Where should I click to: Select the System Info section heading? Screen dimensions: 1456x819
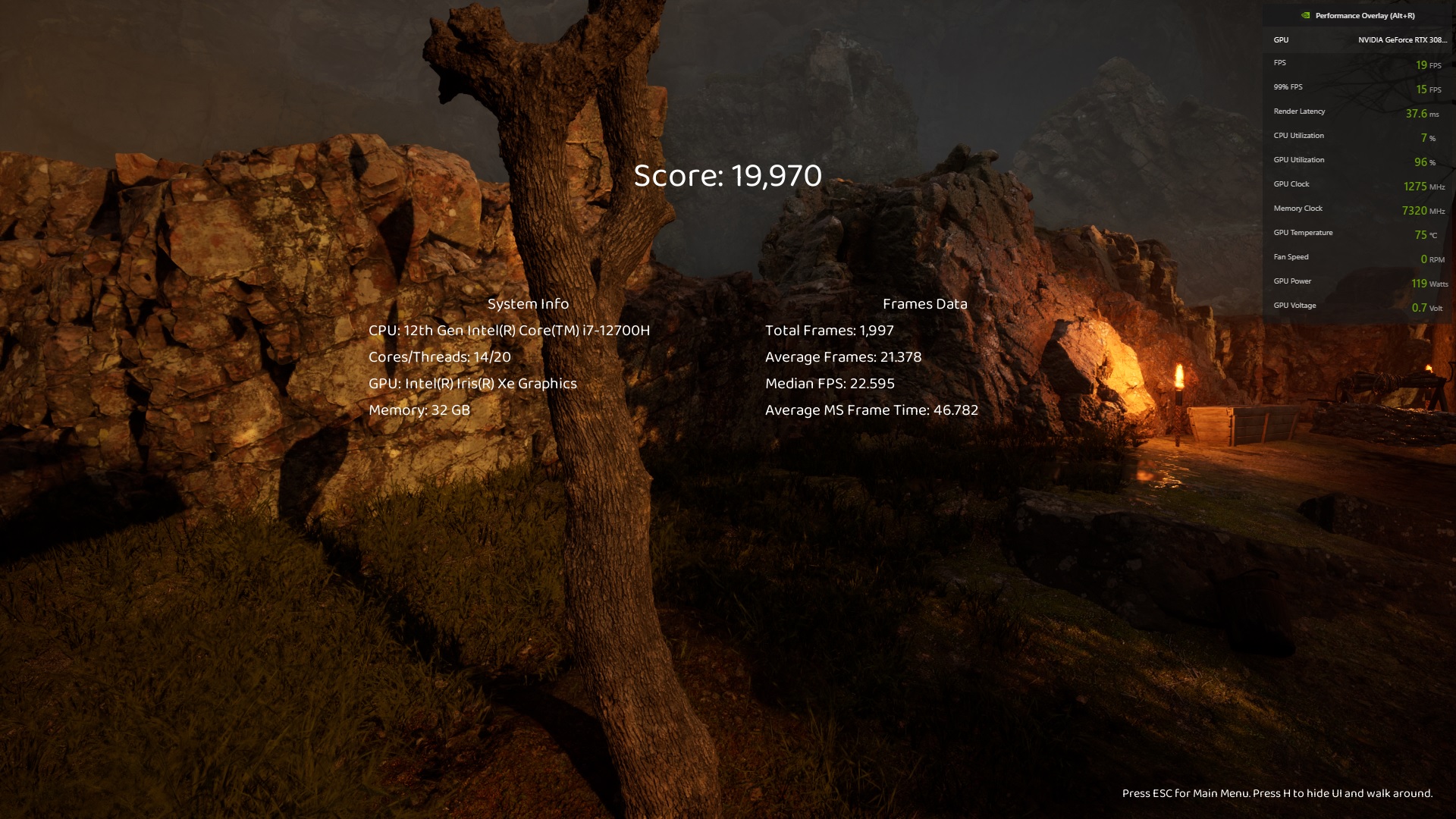(x=529, y=303)
